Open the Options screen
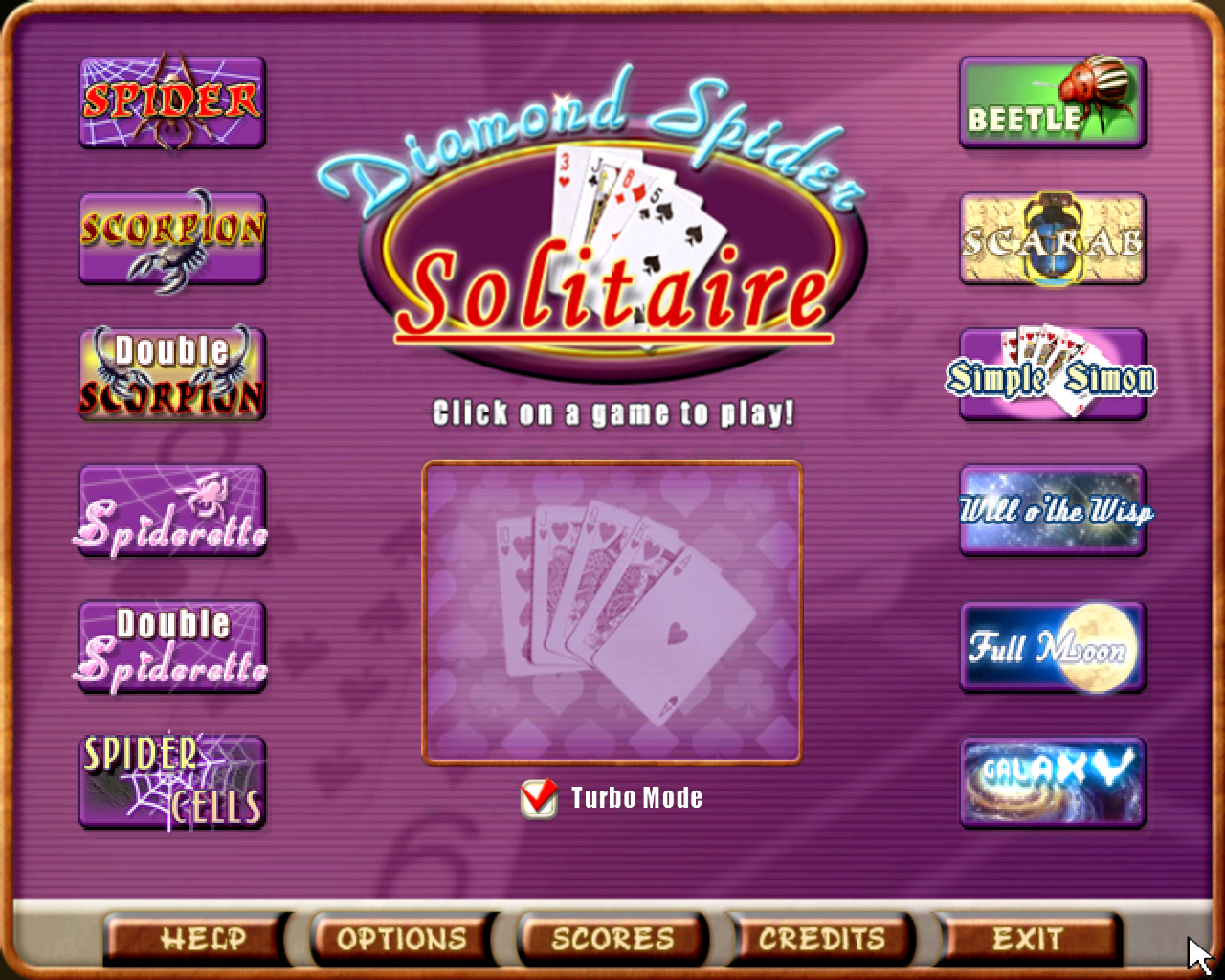 click(x=402, y=939)
